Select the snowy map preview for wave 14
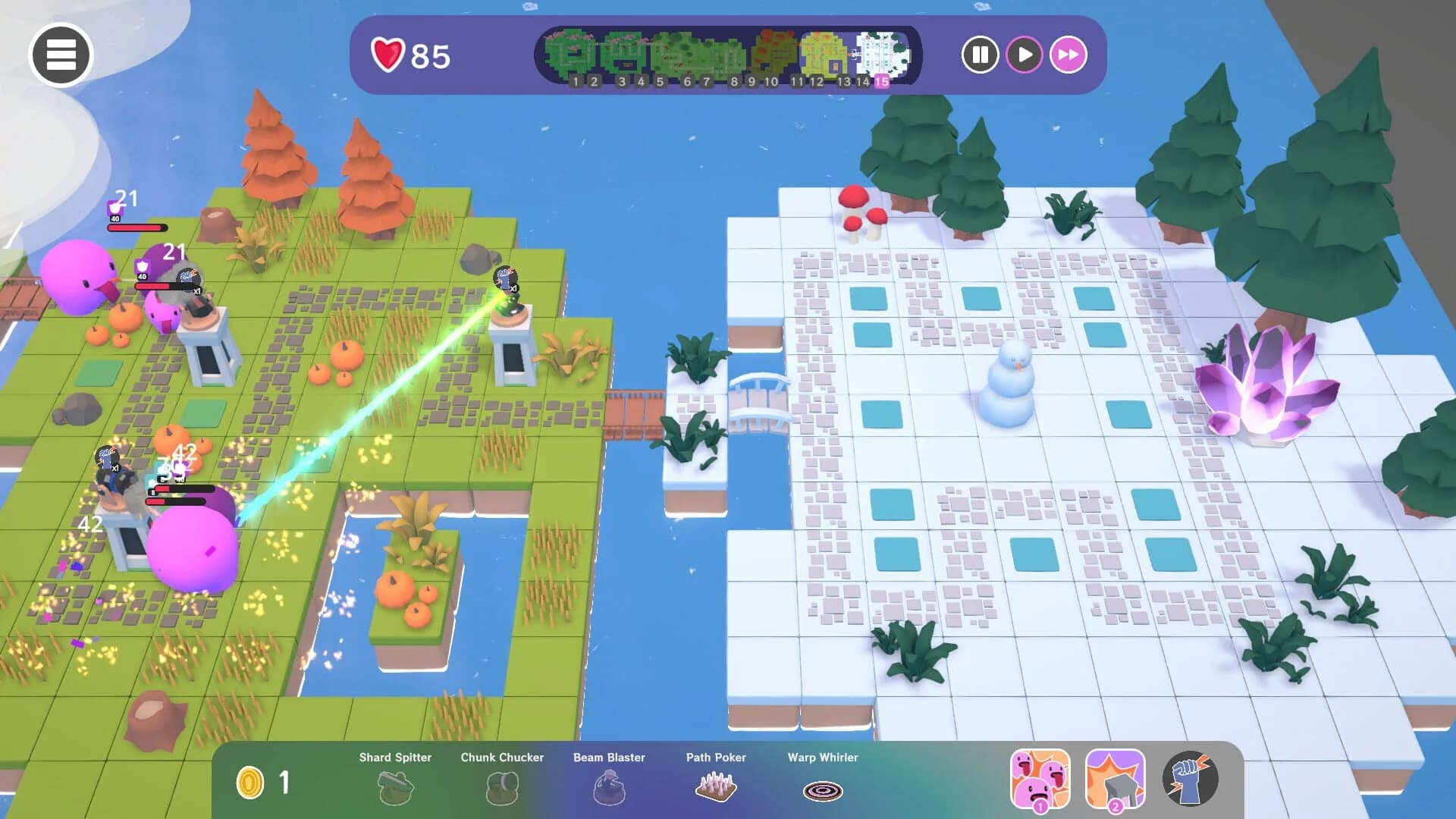The image size is (1456, 819). coord(883,52)
